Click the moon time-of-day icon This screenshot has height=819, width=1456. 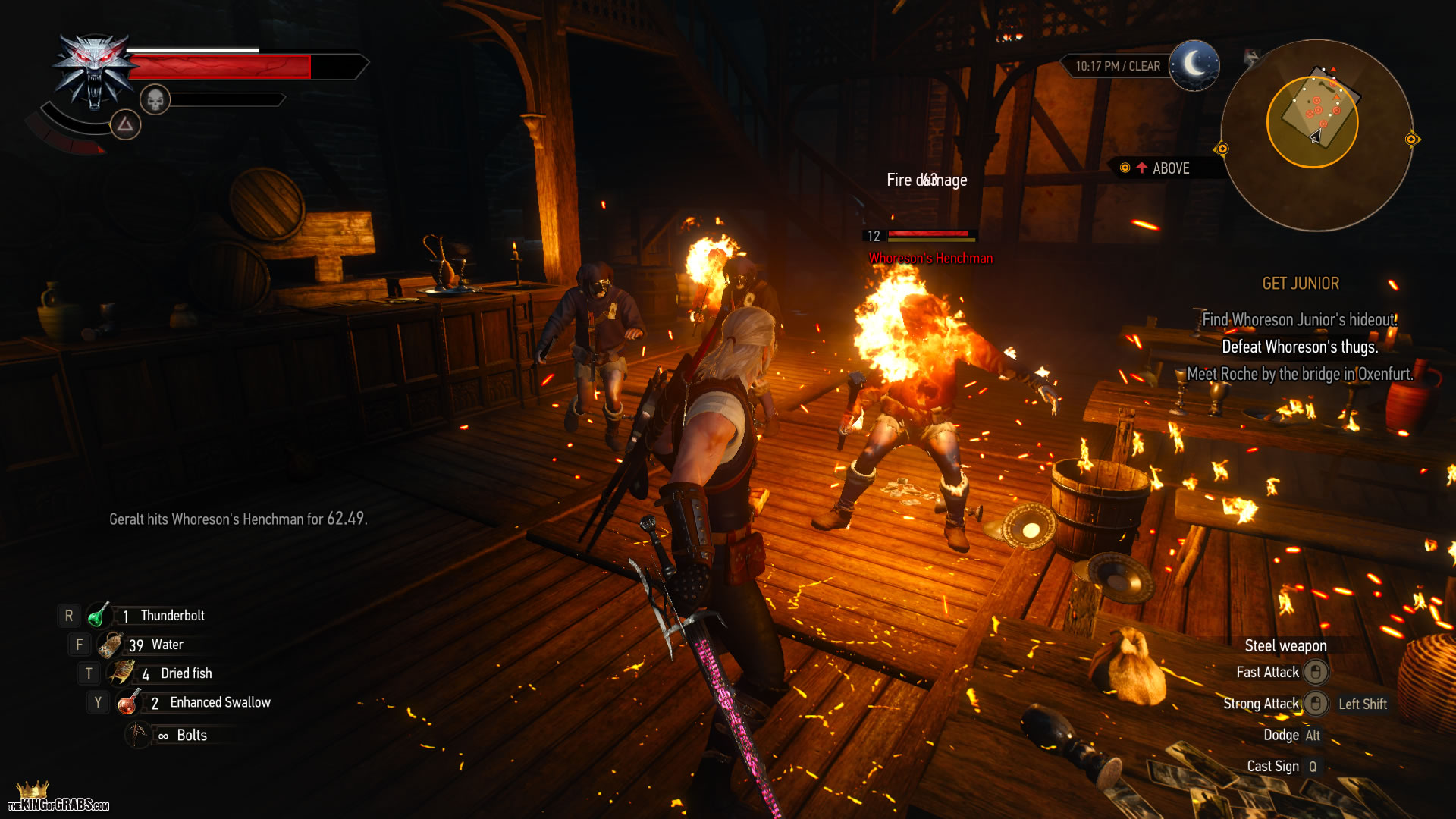[1194, 65]
